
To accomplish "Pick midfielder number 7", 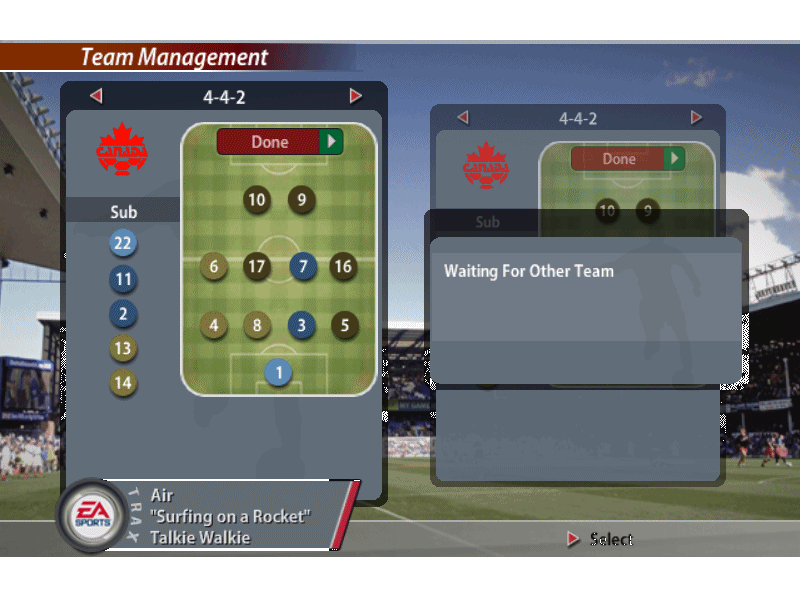I will coord(303,267).
